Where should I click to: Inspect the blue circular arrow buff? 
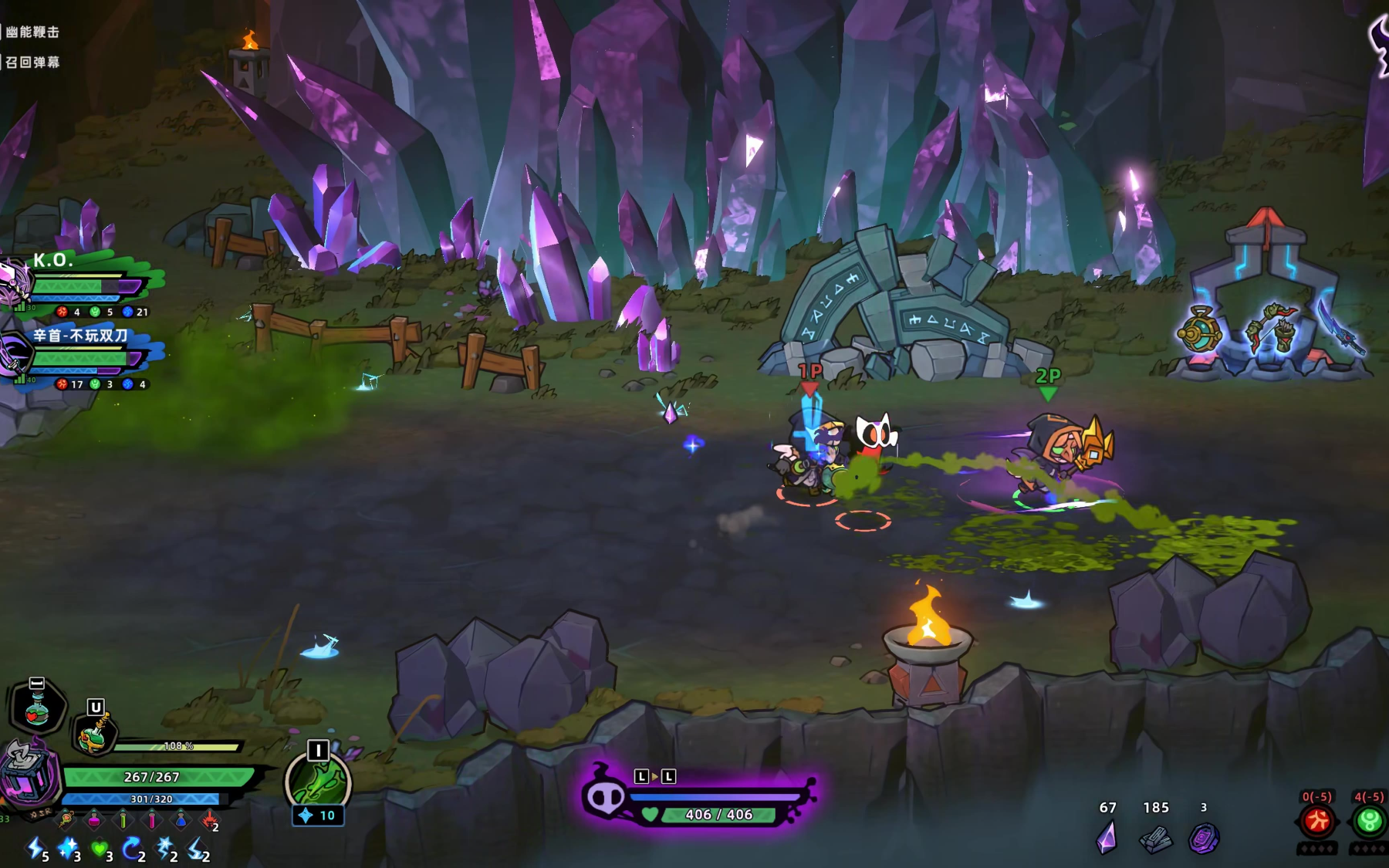click(131, 849)
